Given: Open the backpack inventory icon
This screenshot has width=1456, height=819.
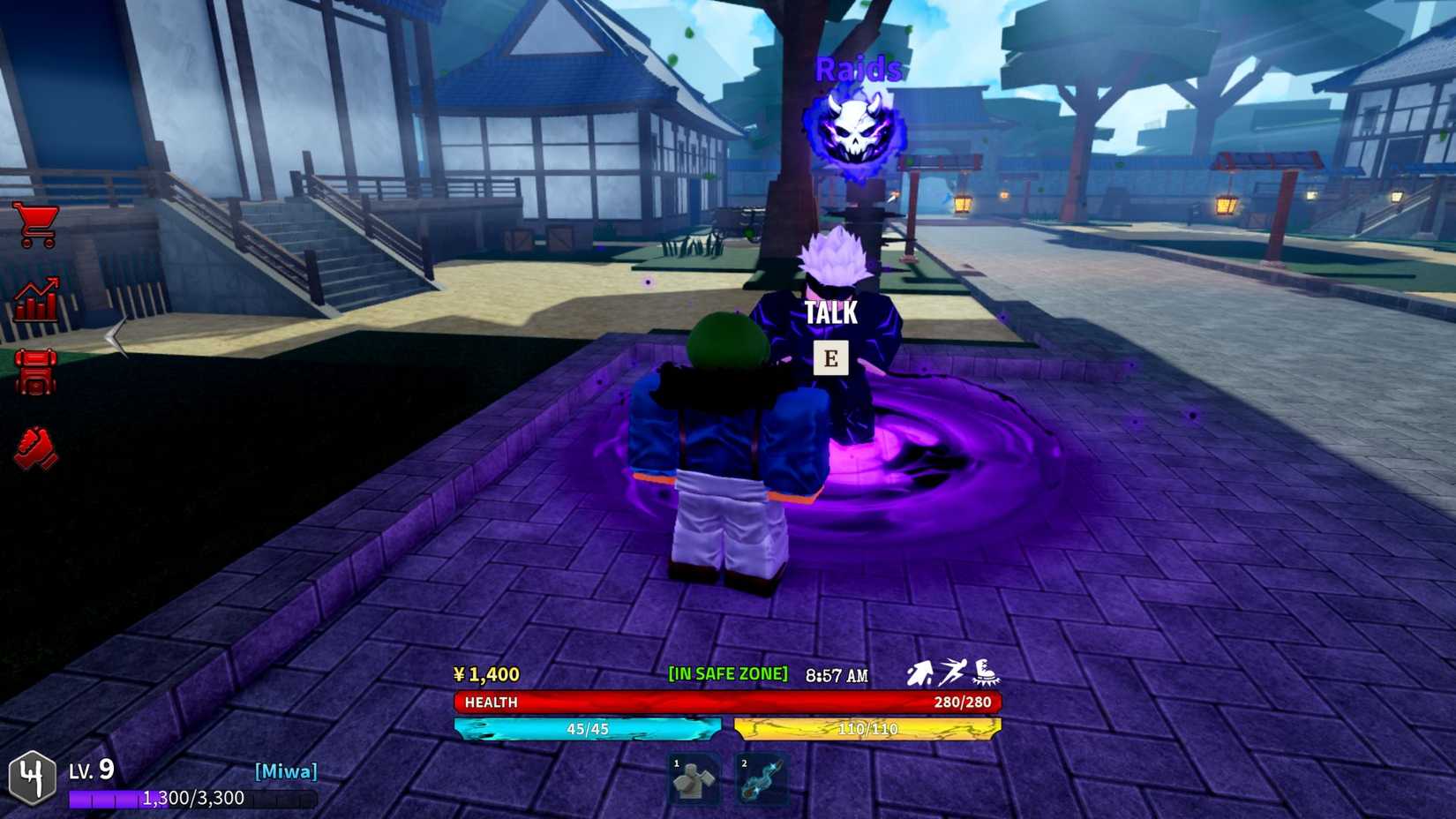Looking at the screenshot, I should tap(35, 372).
